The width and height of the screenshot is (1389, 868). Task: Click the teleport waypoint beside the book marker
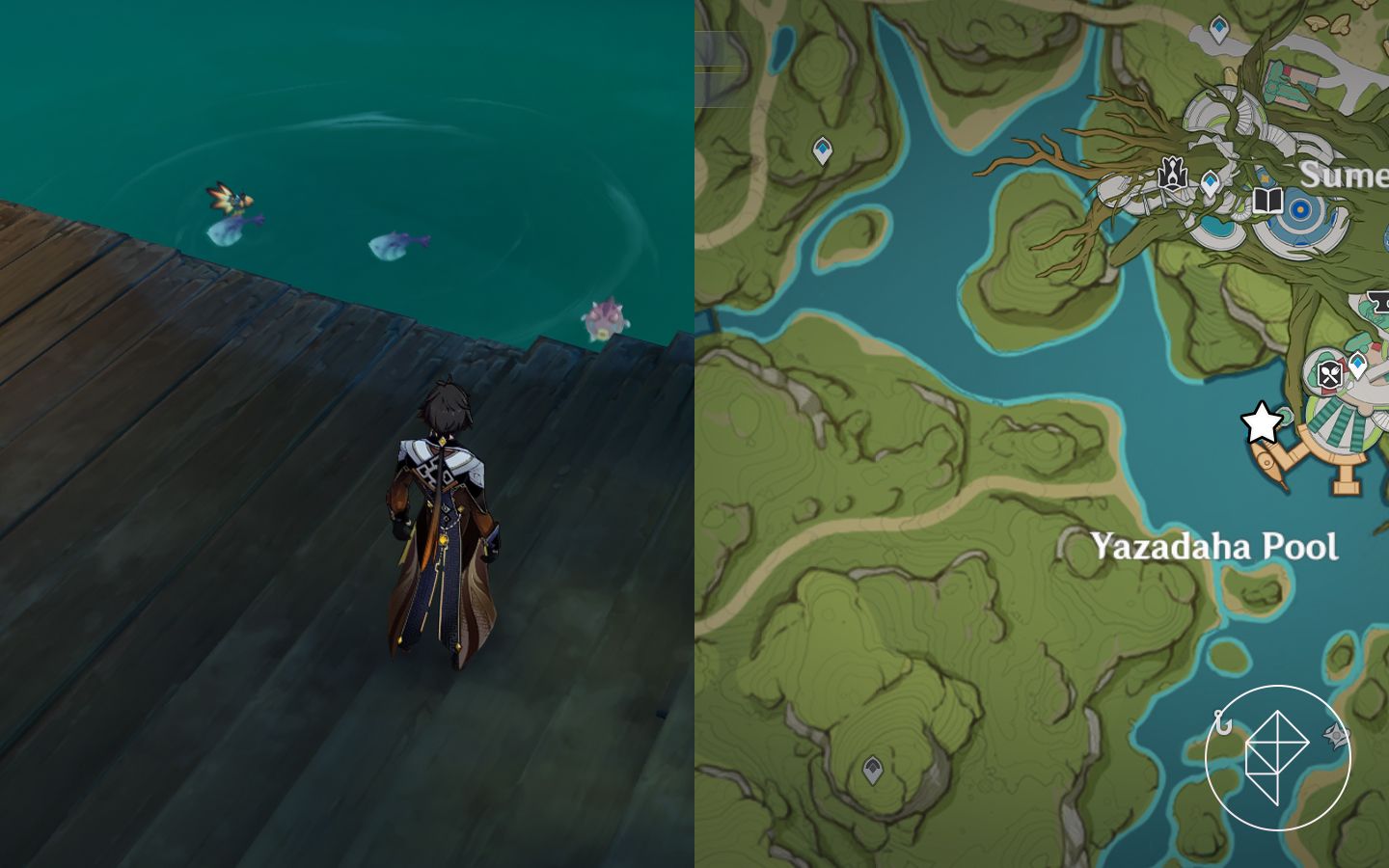coord(1211,183)
